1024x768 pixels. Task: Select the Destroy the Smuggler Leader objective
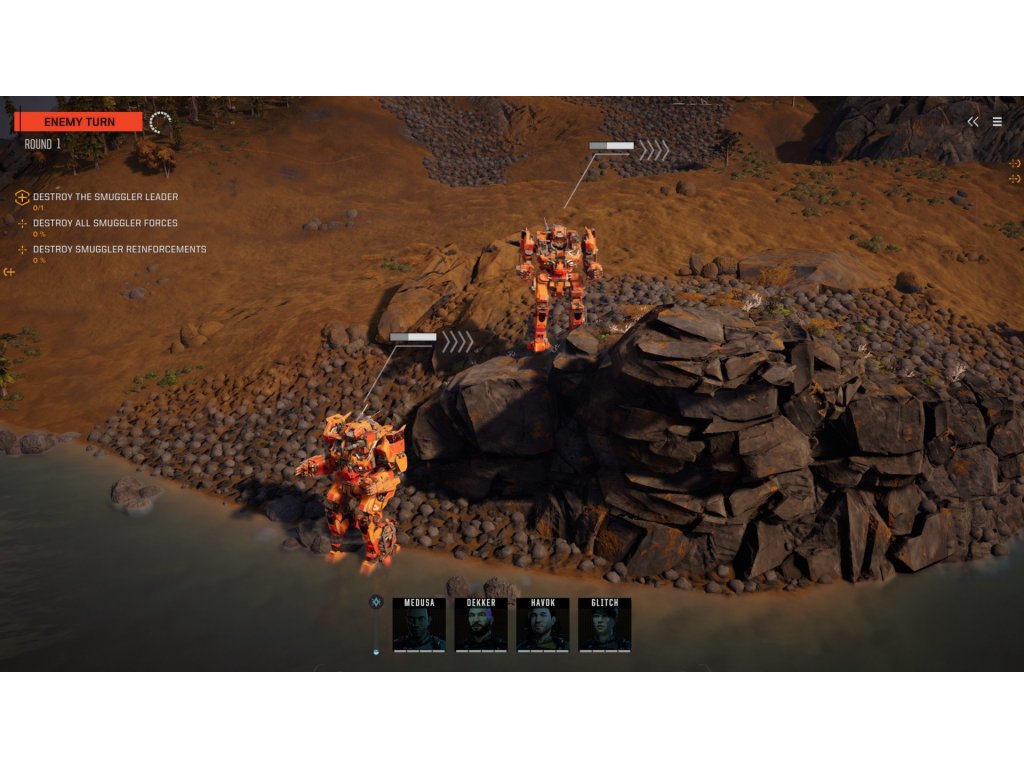[x=105, y=197]
